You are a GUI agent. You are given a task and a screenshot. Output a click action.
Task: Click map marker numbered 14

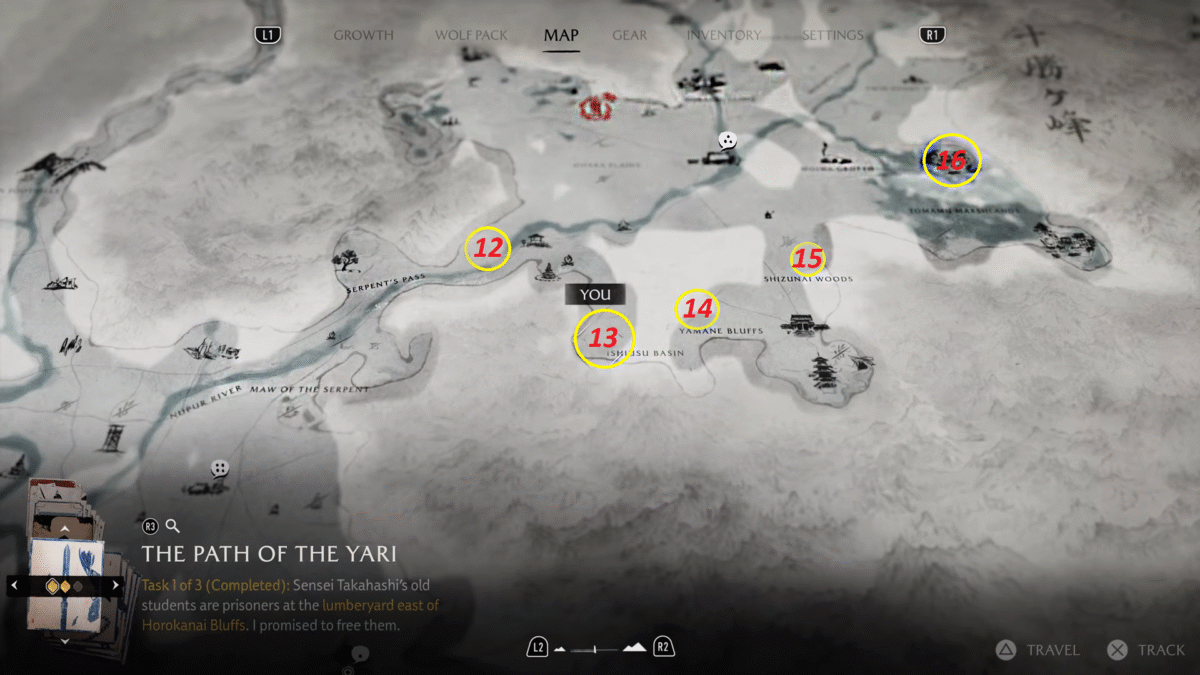click(x=698, y=309)
